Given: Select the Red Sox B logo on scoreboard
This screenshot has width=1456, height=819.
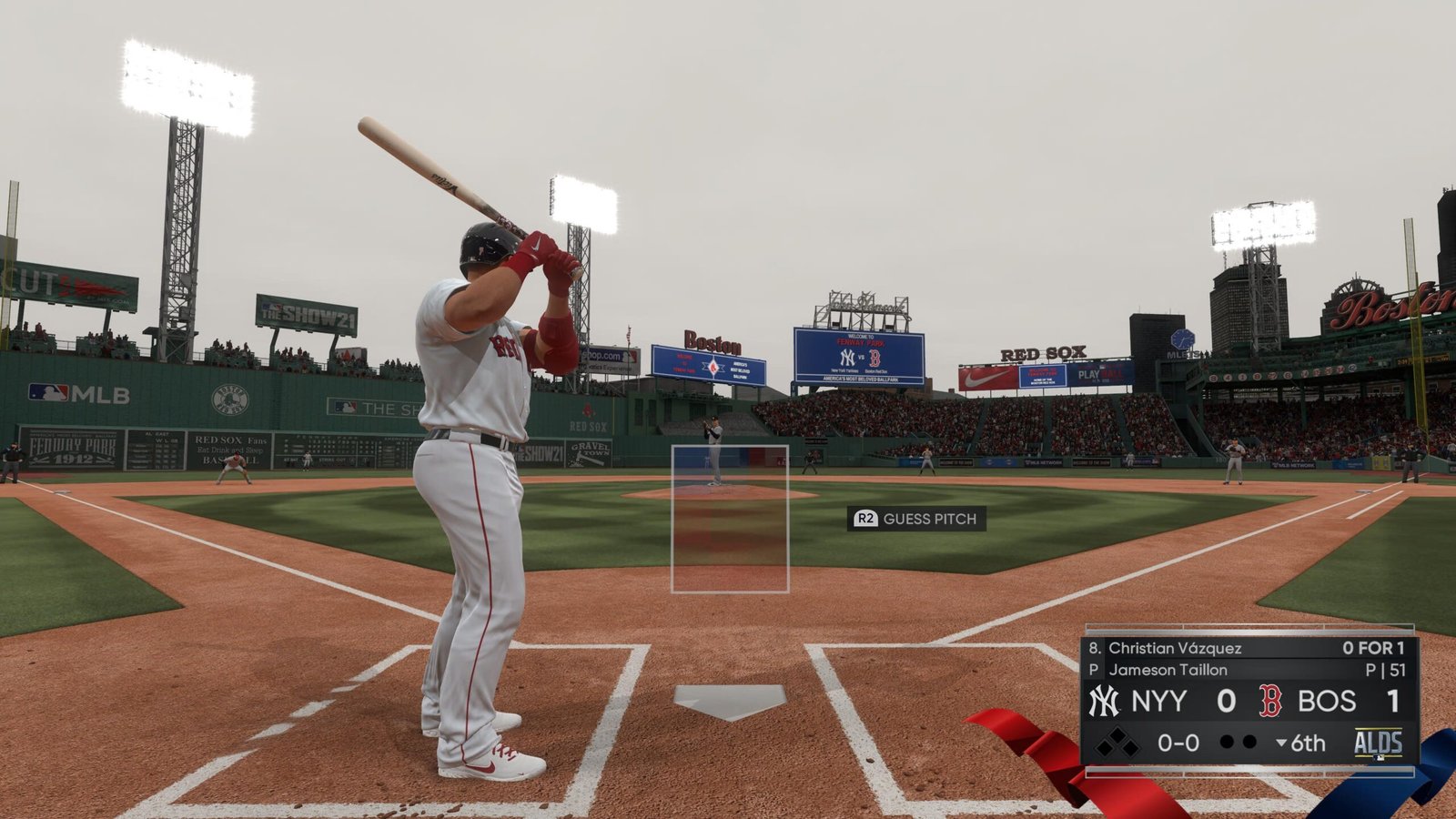Looking at the screenshot, I should [1270, 701].
